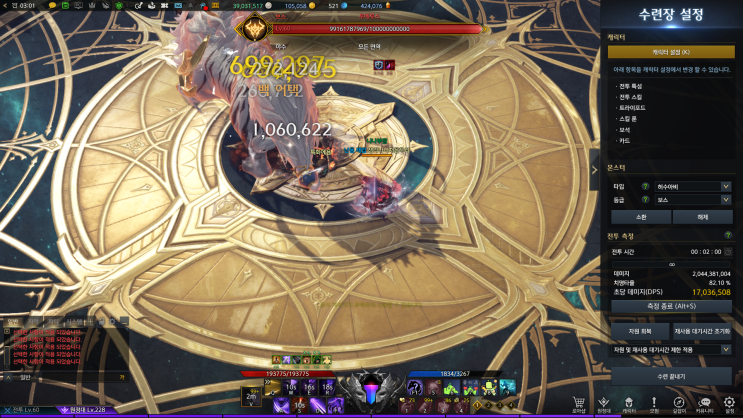The image size is (743, 418).
Task: Open the 설정 gear settings icon
Action: point(729,402)
